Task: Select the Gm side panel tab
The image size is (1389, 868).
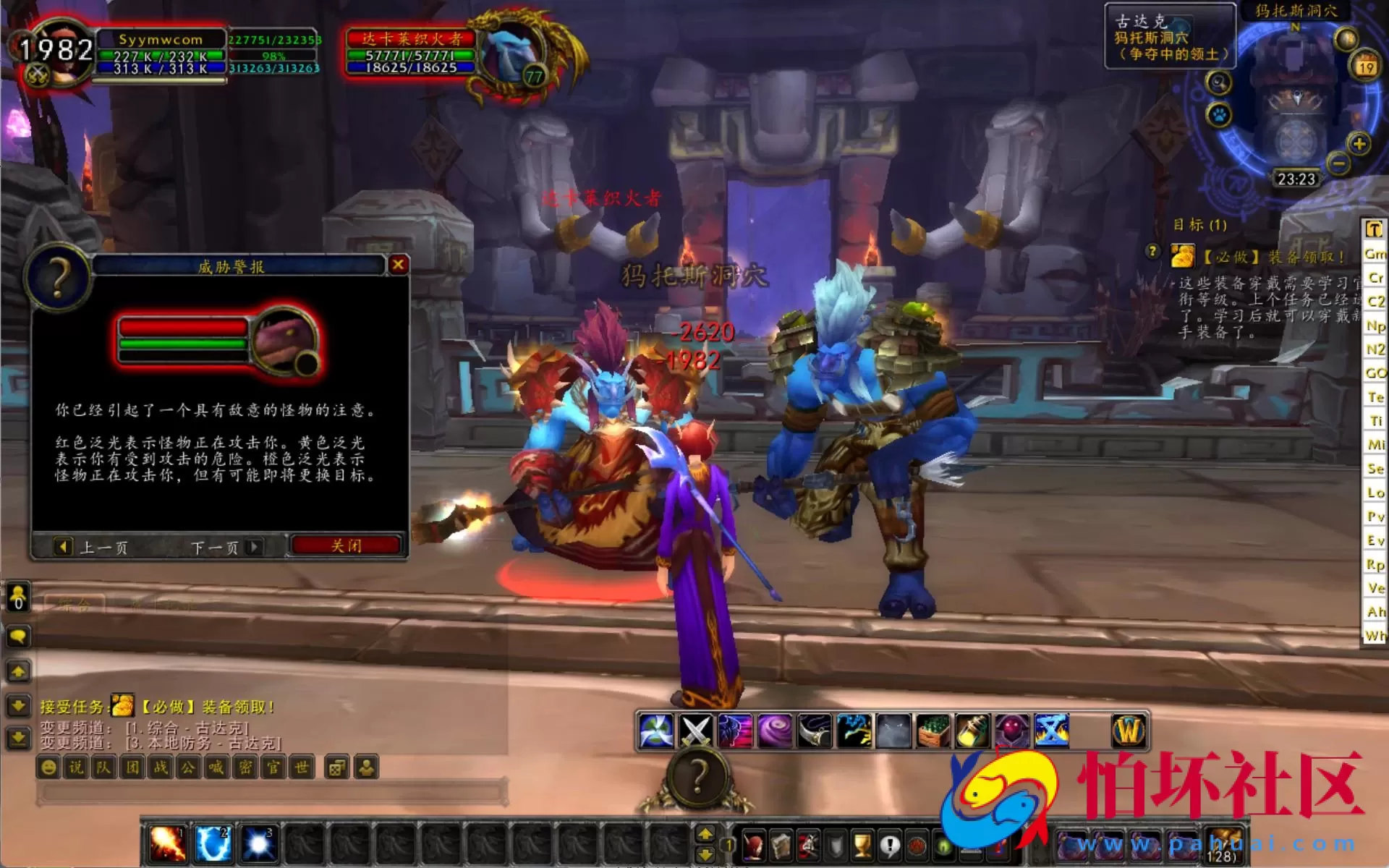Action: click(1377, 254)
